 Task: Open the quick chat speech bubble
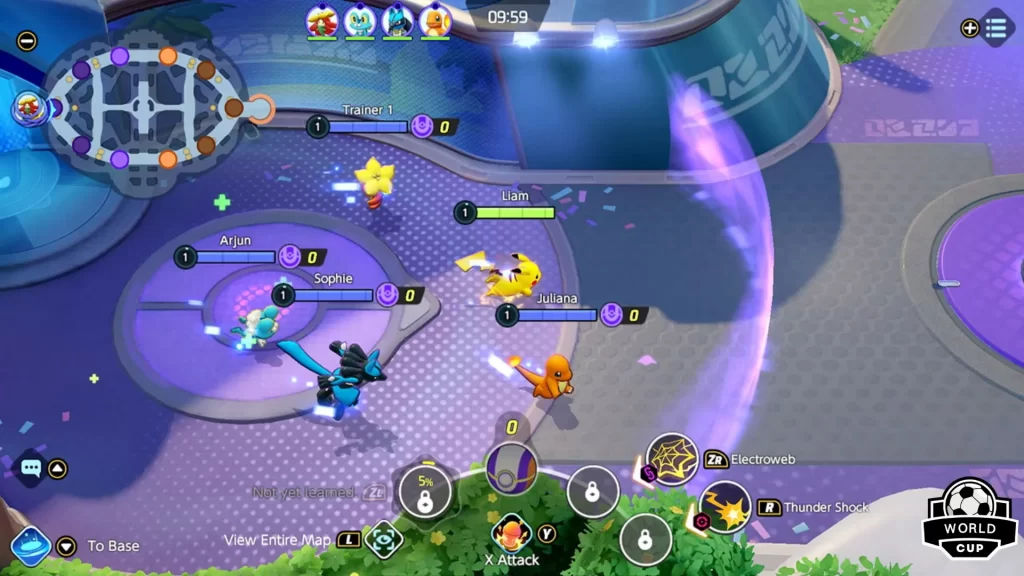pos(30,468)
